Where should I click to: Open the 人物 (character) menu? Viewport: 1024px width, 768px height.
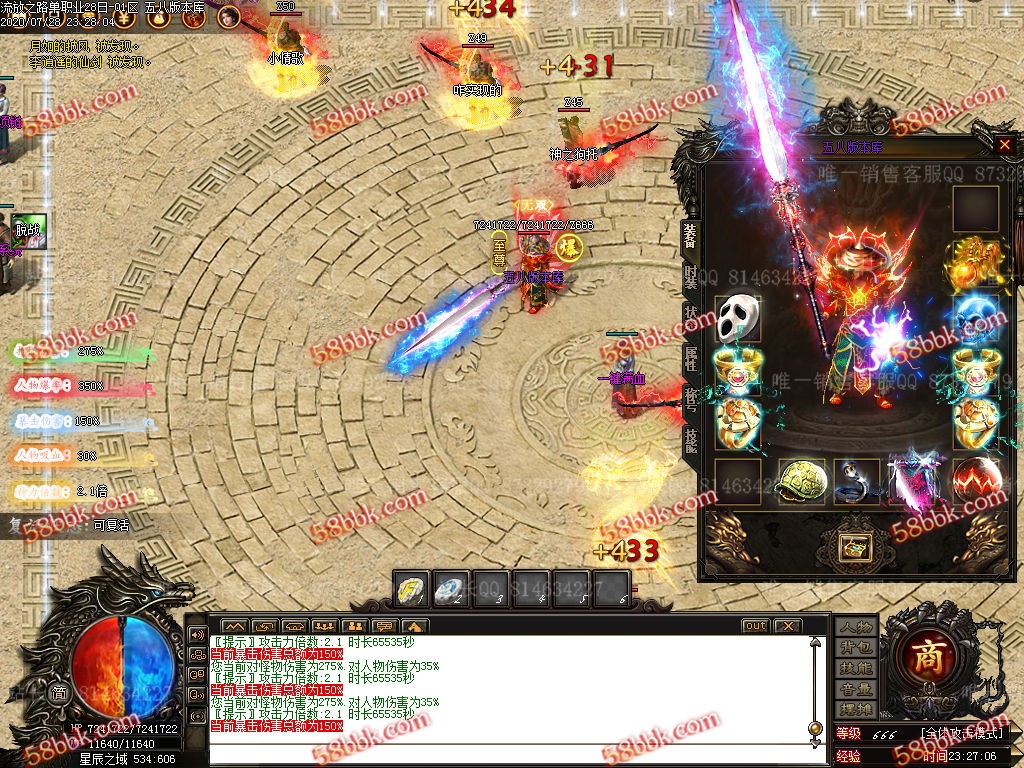856,627
